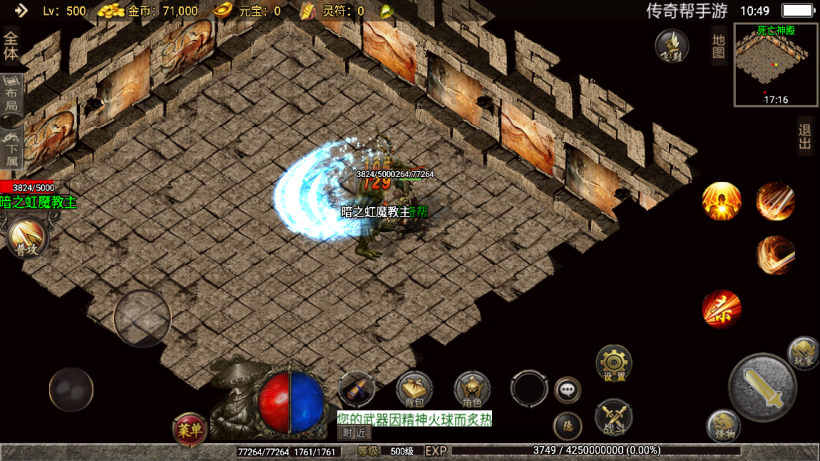This screenshot has height=461, width=820.
Task: Open the 设置 gear settings
Action: pos(614,363)
